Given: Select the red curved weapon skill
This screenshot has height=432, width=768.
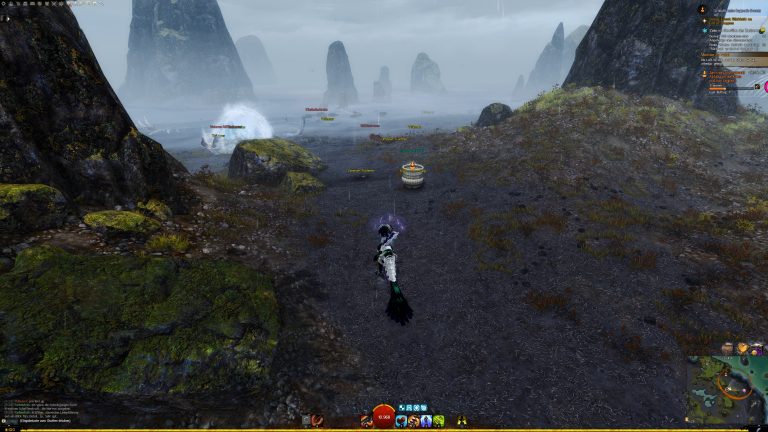Looking at the screenshot, I should (x=318, y=421).
